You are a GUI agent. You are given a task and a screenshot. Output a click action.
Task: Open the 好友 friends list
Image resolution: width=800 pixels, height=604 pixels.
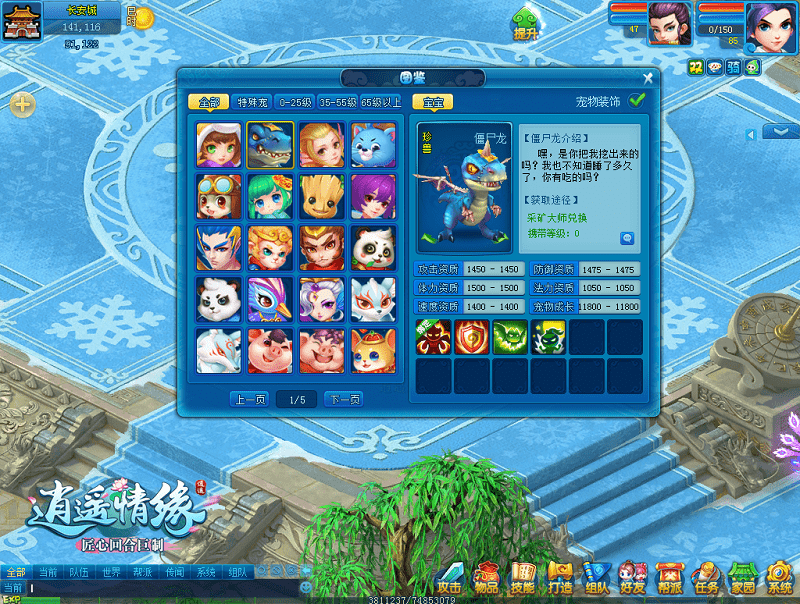[x=632, y=578]
